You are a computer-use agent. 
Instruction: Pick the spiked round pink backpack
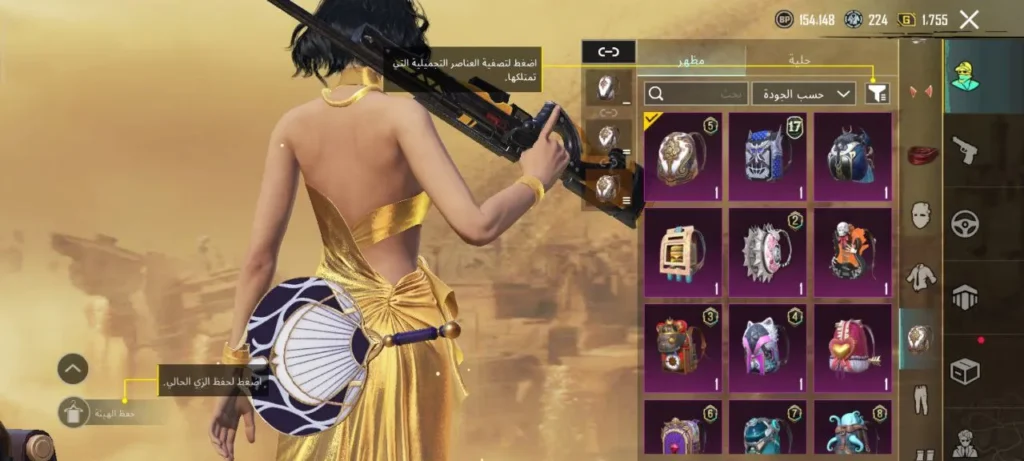767,251
